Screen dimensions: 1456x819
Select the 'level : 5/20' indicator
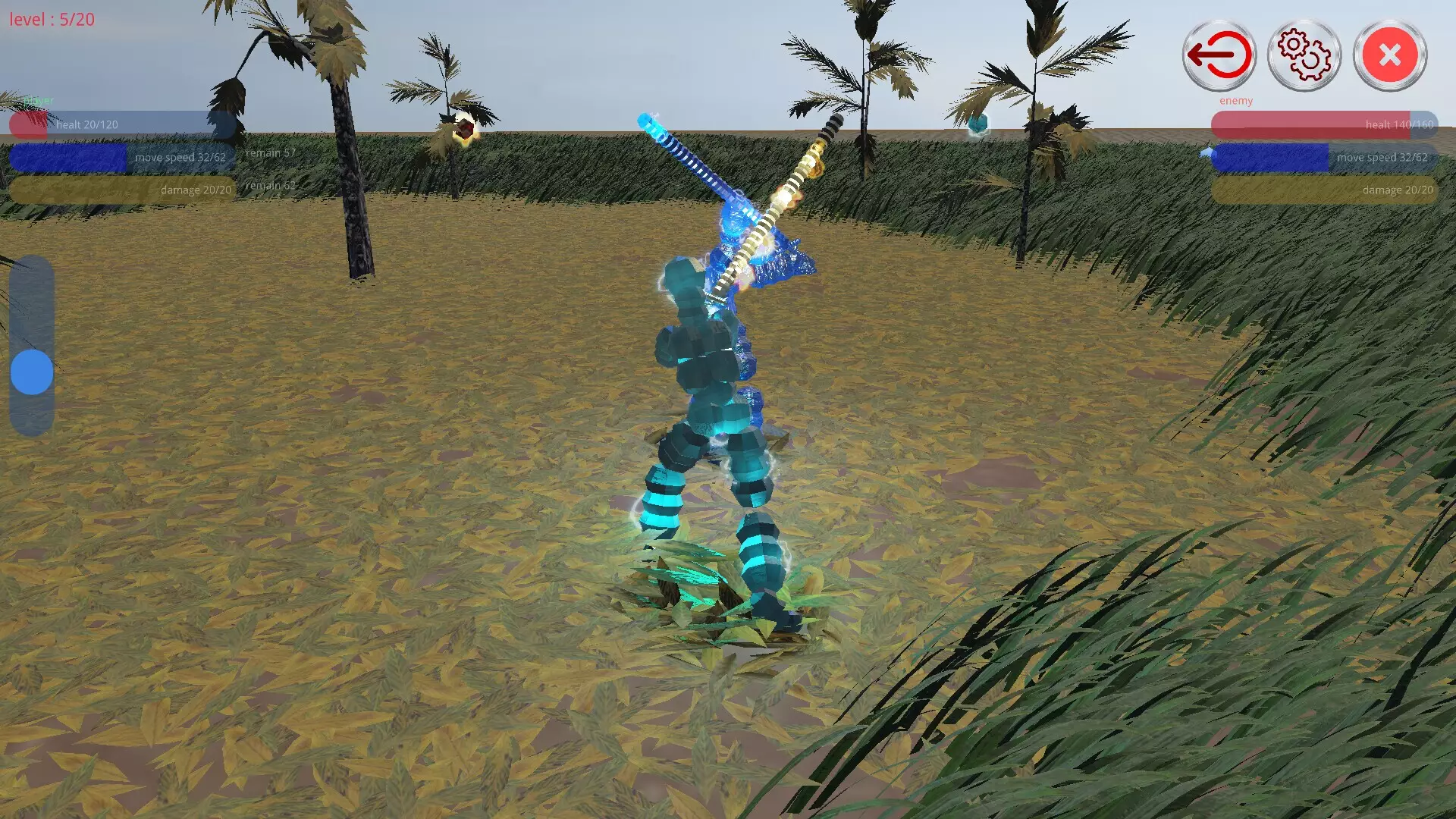[x=51, y=20]
